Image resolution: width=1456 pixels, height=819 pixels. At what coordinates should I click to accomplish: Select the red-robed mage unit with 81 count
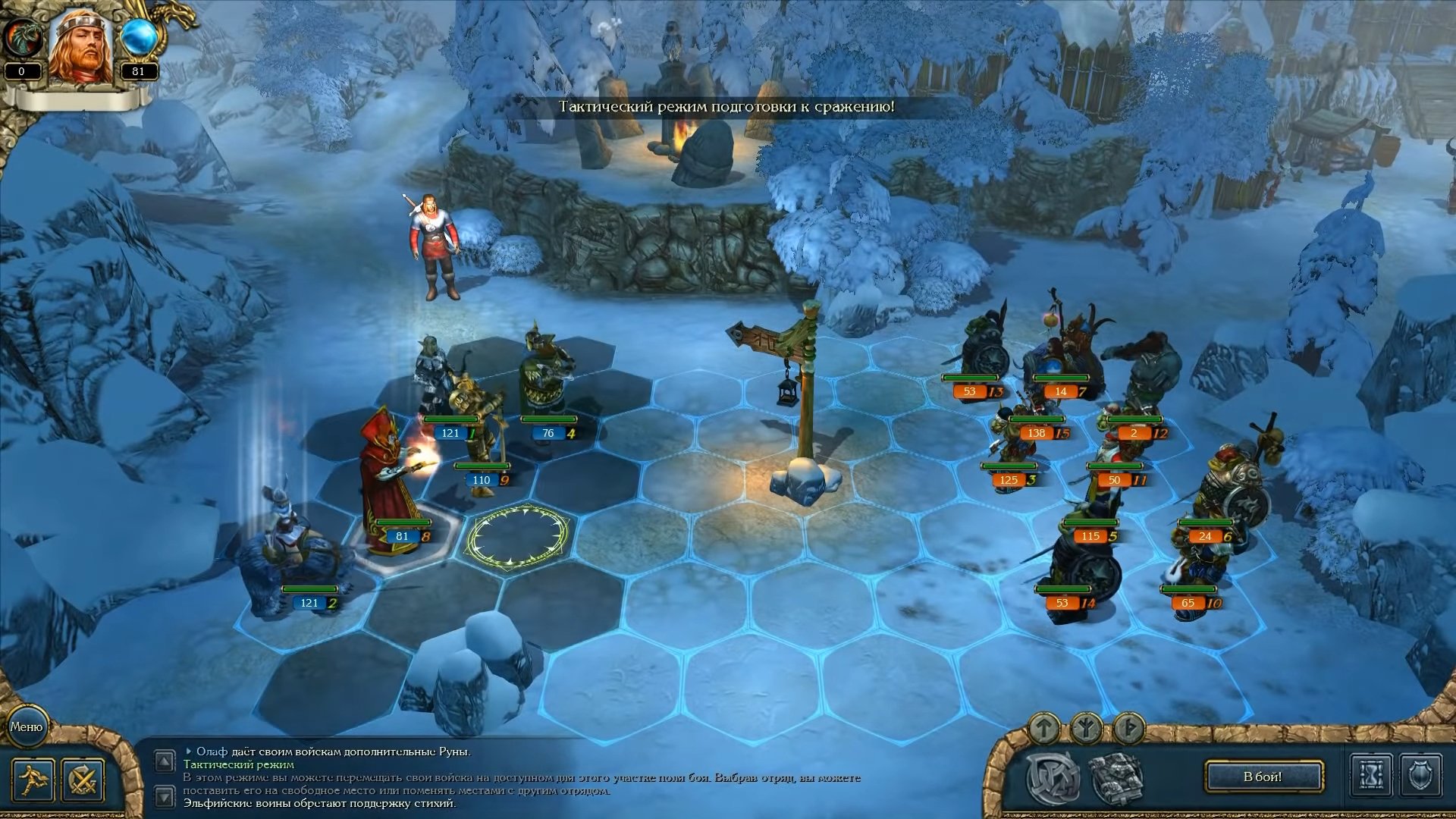point(392,485)
